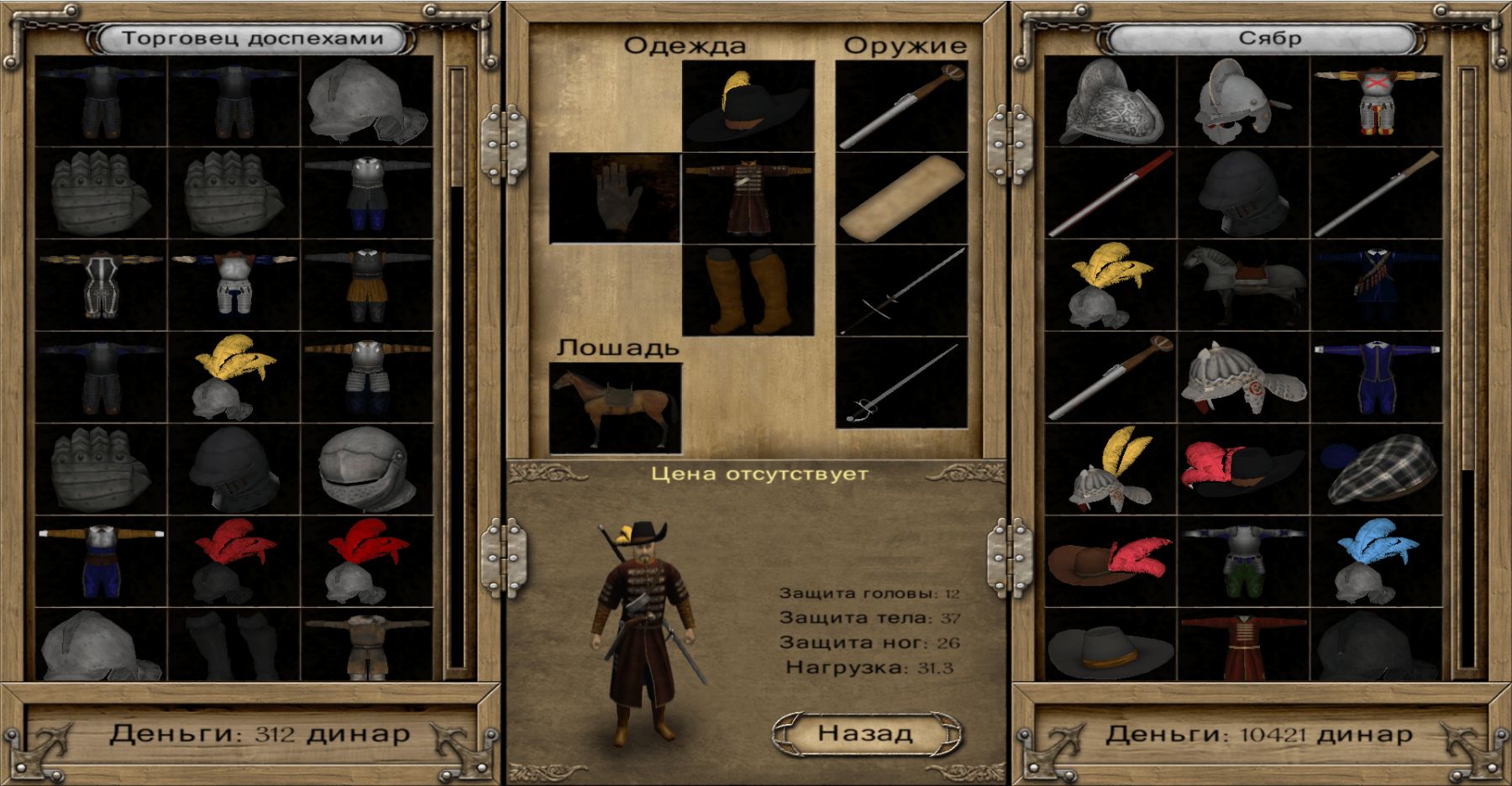The width and height of the screenshot is (1512, 786).
Task: Select the brown hat with red feather
Action: pos(1110,561)
